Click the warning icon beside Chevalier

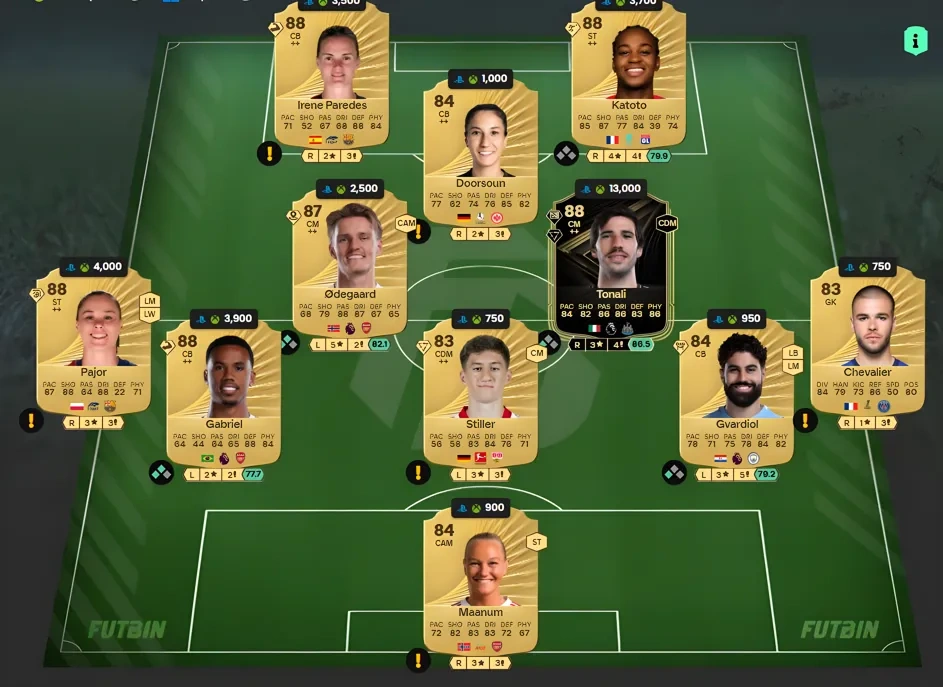coord(805,421)
